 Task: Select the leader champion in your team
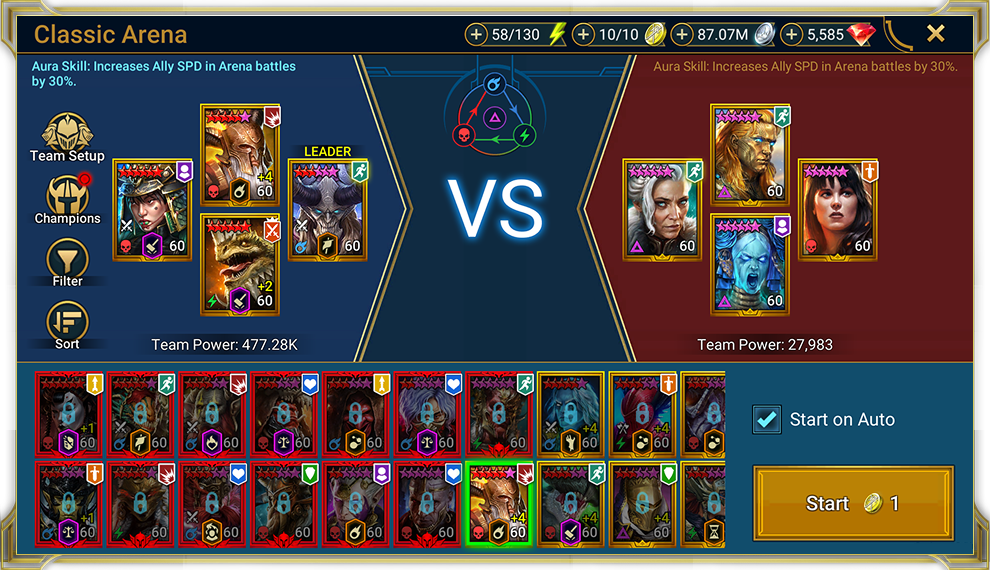(327, 209)
